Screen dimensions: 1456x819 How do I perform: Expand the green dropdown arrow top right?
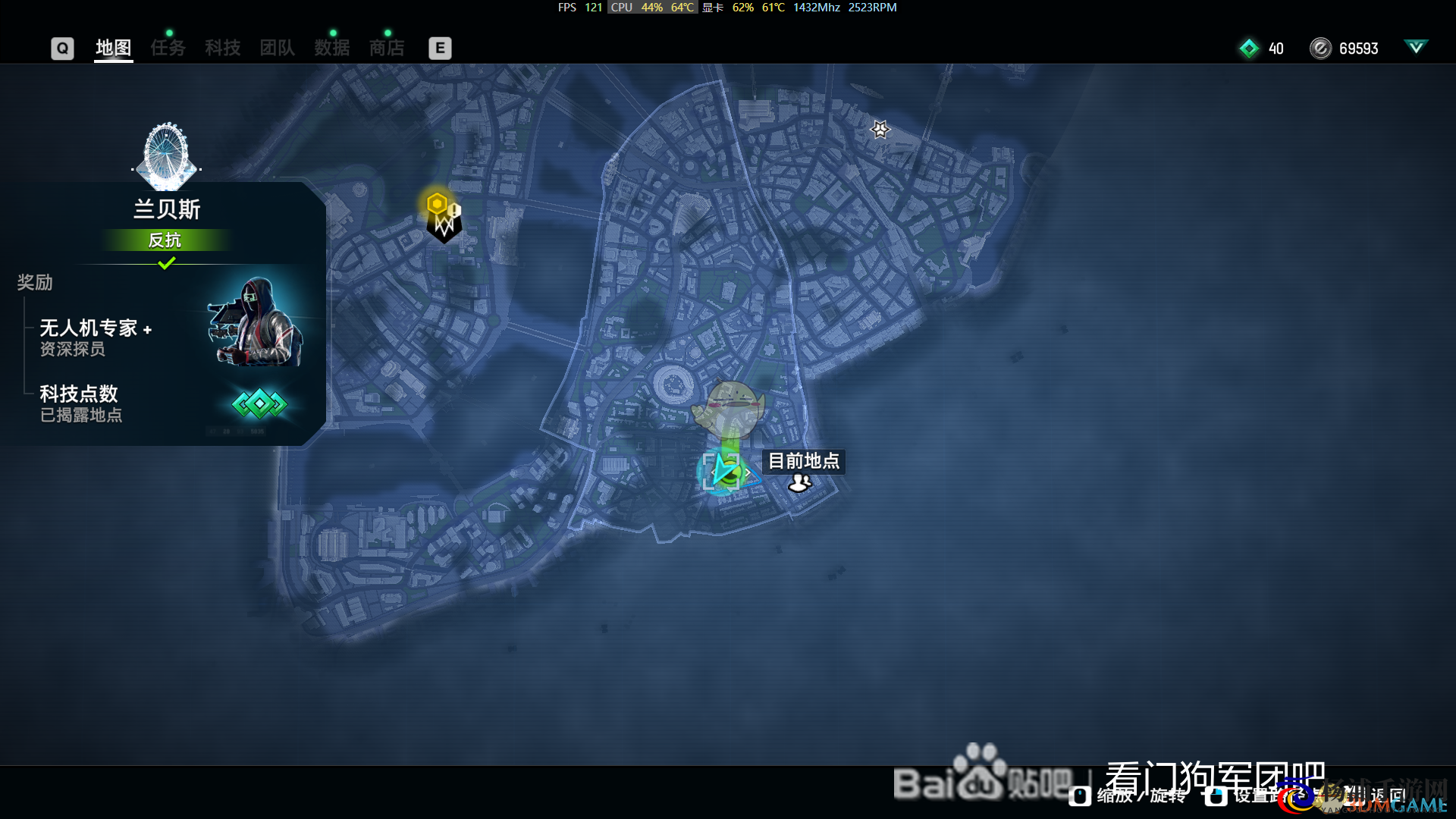coord(1415,47)
